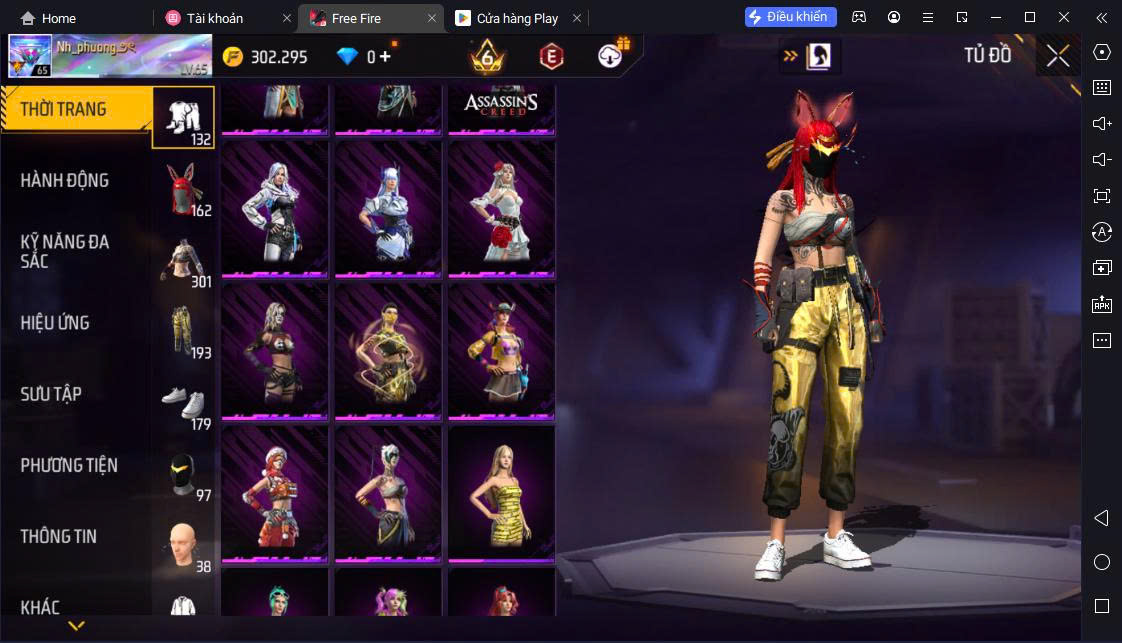
Task: Click the red E hexagon icon
Action: [x=551, y=57]
